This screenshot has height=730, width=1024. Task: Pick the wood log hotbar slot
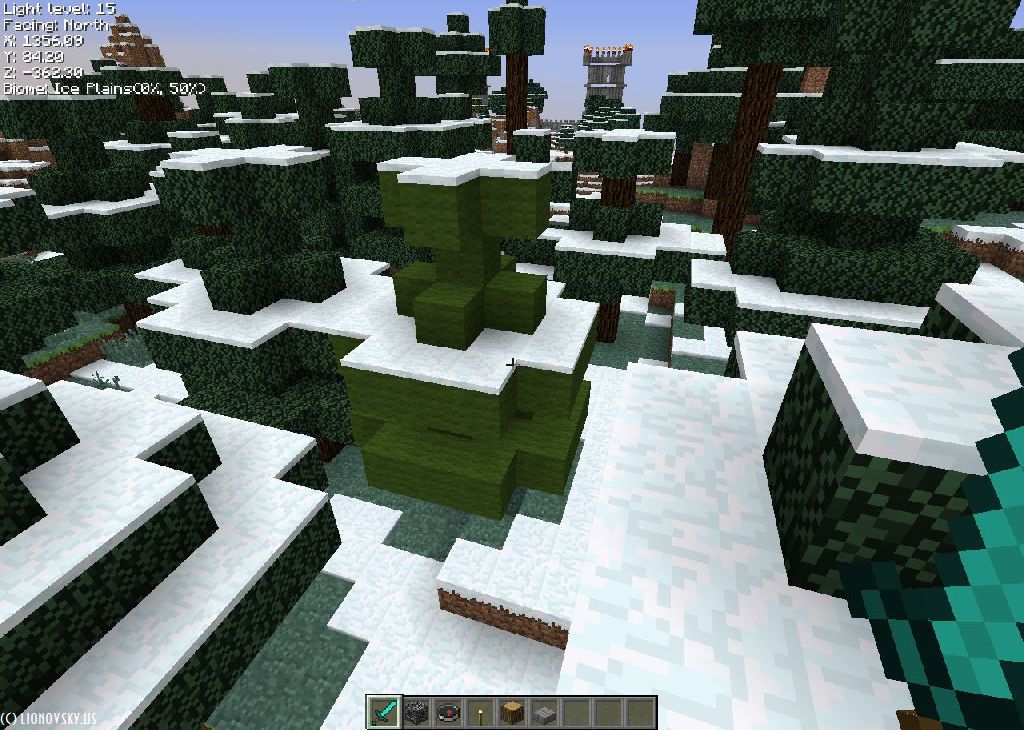[x=511, y=713]
